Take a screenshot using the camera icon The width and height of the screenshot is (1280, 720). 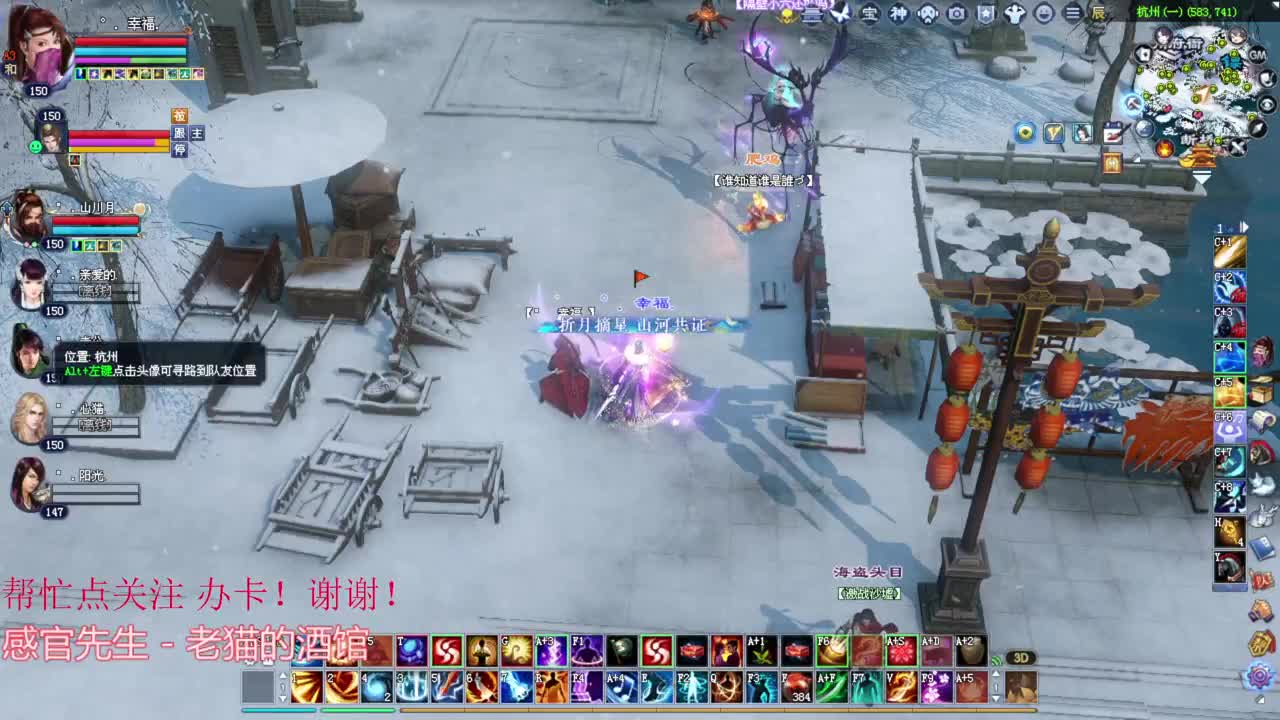coord(957,14)
